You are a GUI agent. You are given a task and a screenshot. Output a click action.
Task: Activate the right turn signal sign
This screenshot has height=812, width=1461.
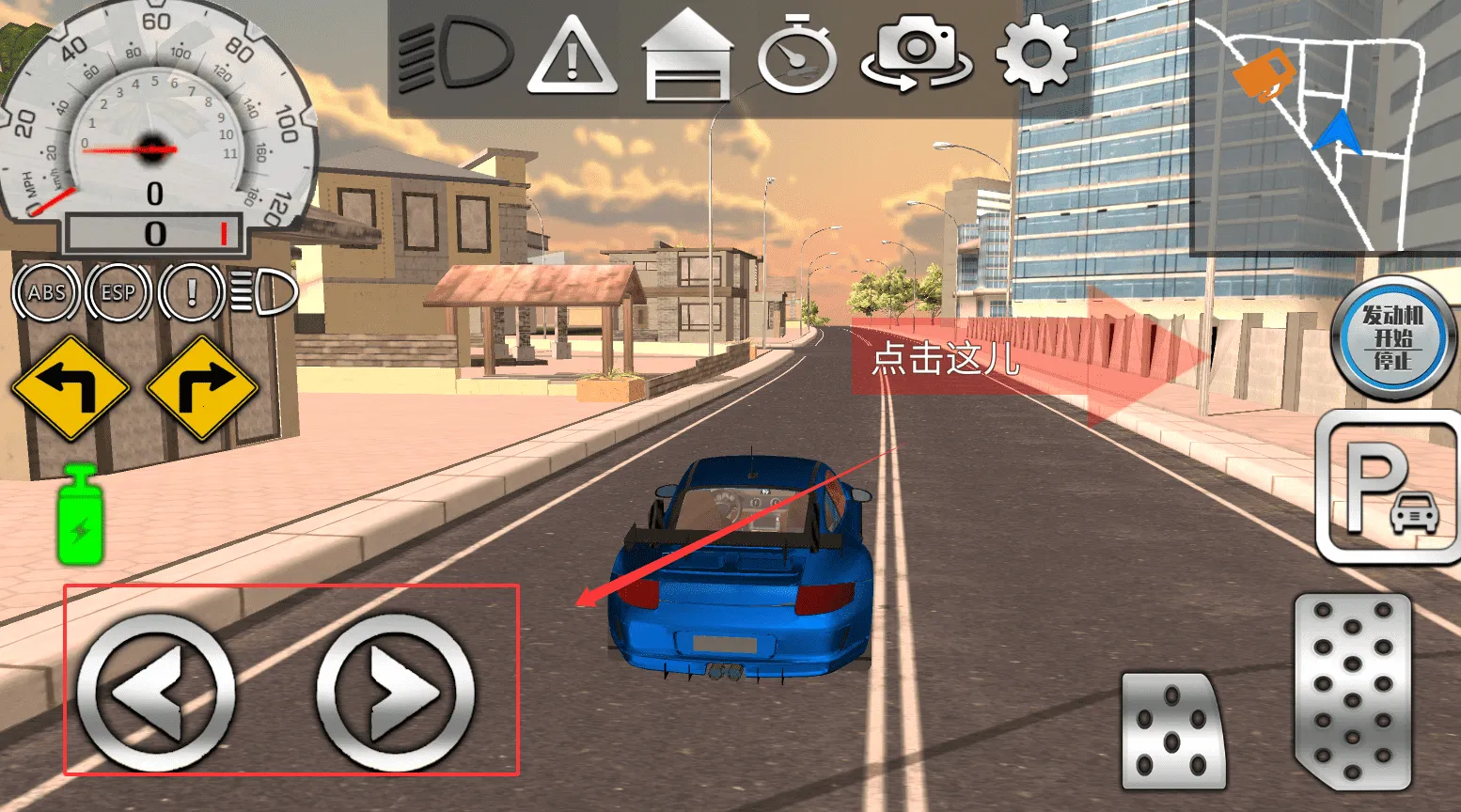[x=202, y=385]
